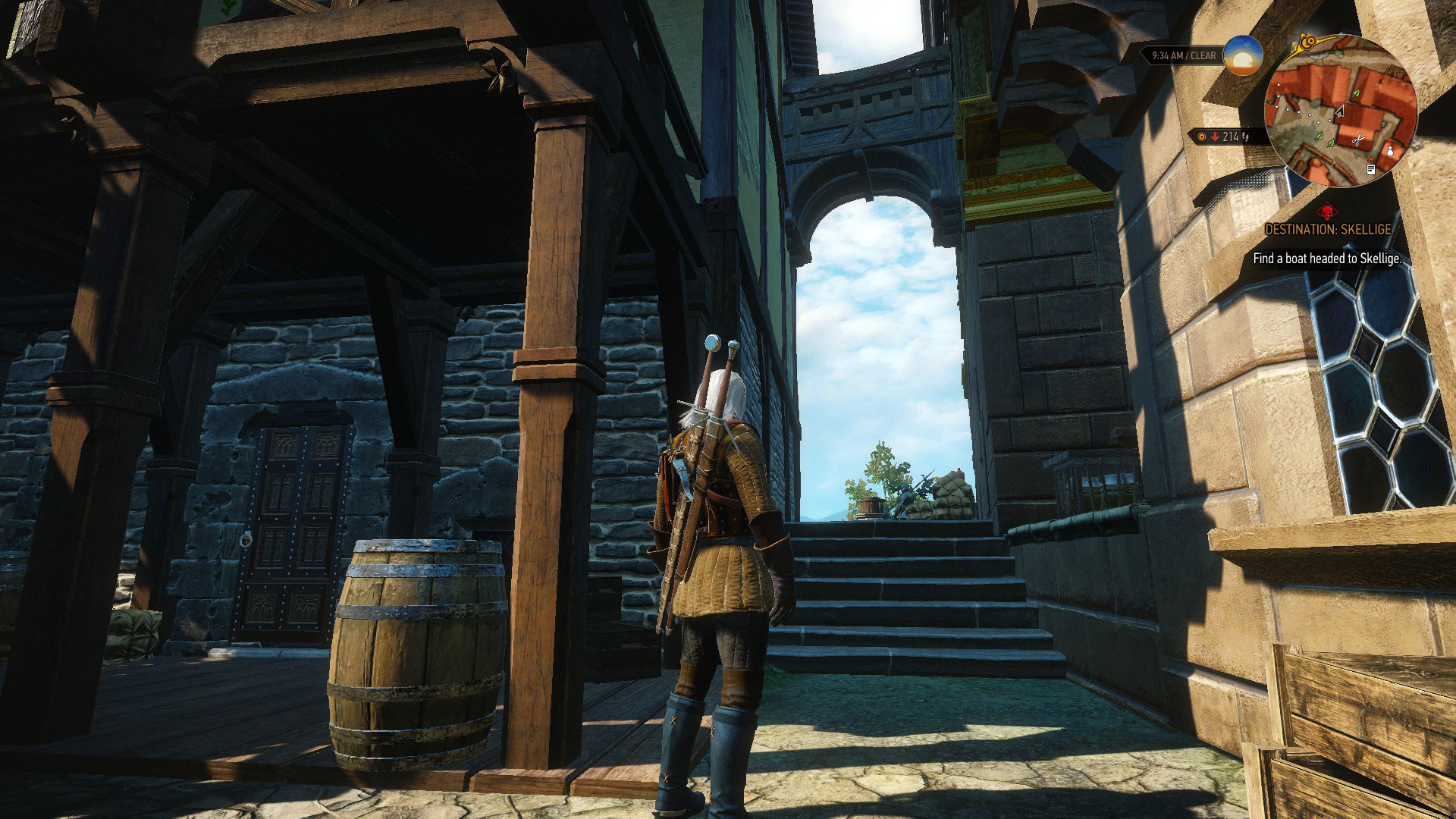This screenshot has height=819, width=1456.
Task: Select the white sack merchant marker
Action: click(x=1389, y=150)
